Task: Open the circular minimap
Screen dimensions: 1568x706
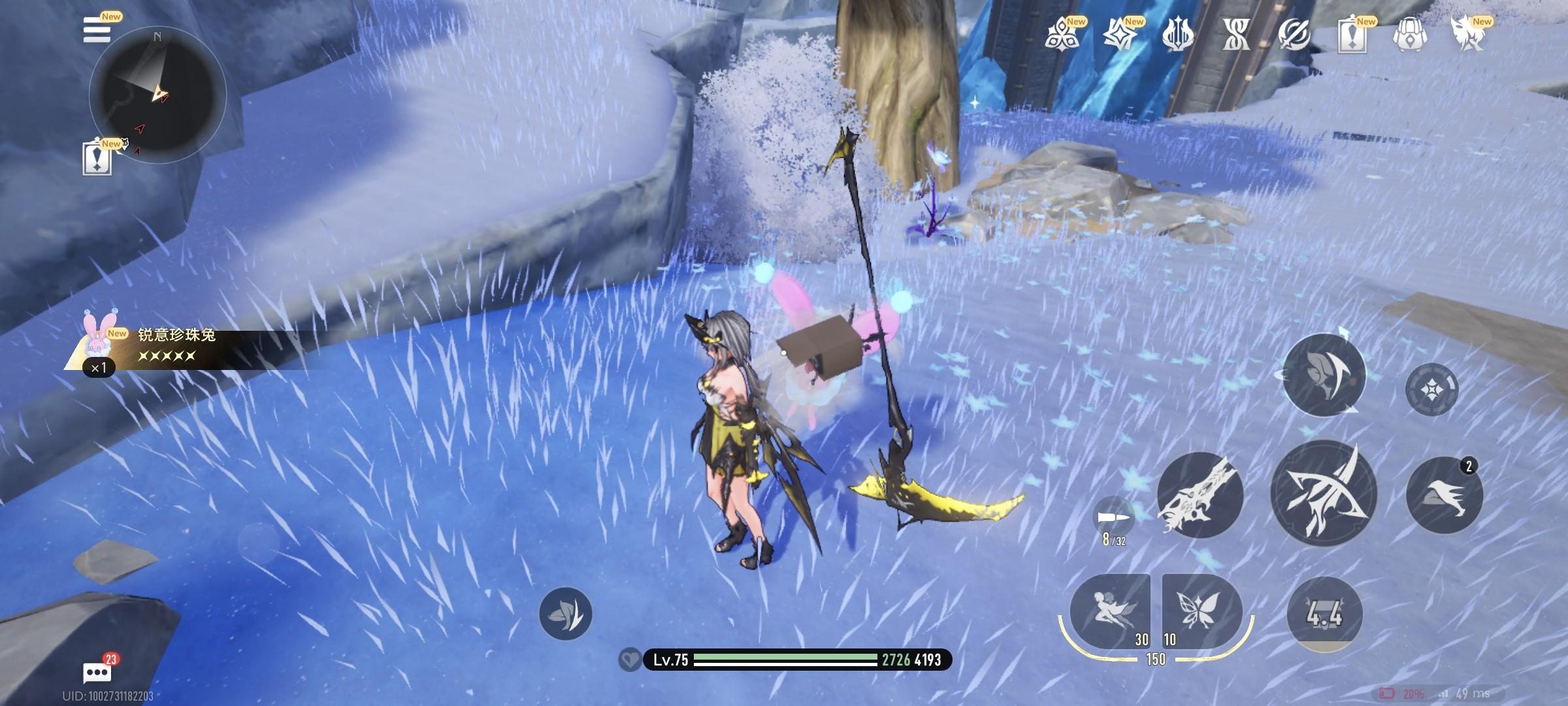Action: pyautogui.click(x=157, y=95)
